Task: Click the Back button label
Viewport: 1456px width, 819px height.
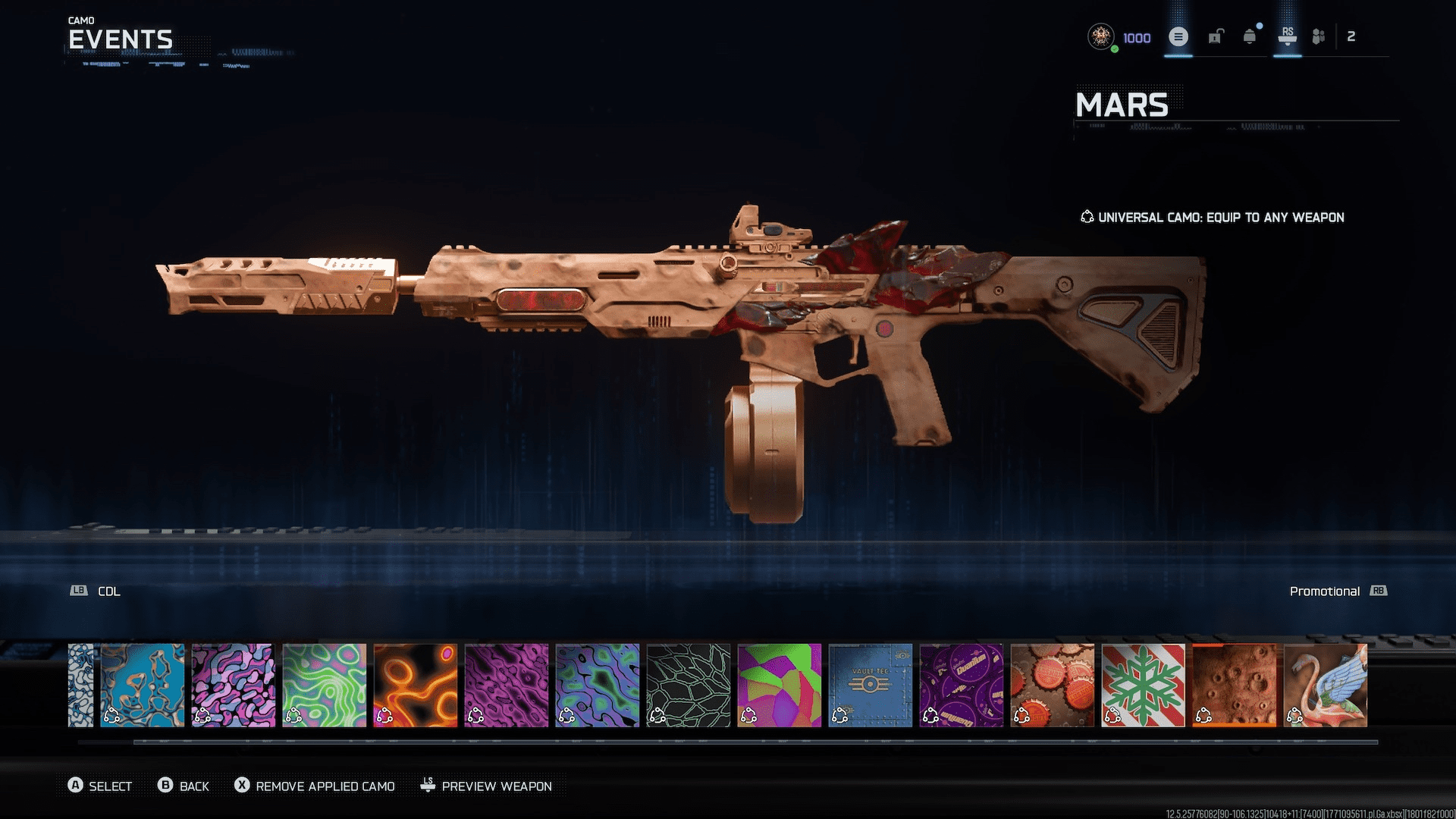Action: [193, 786]
